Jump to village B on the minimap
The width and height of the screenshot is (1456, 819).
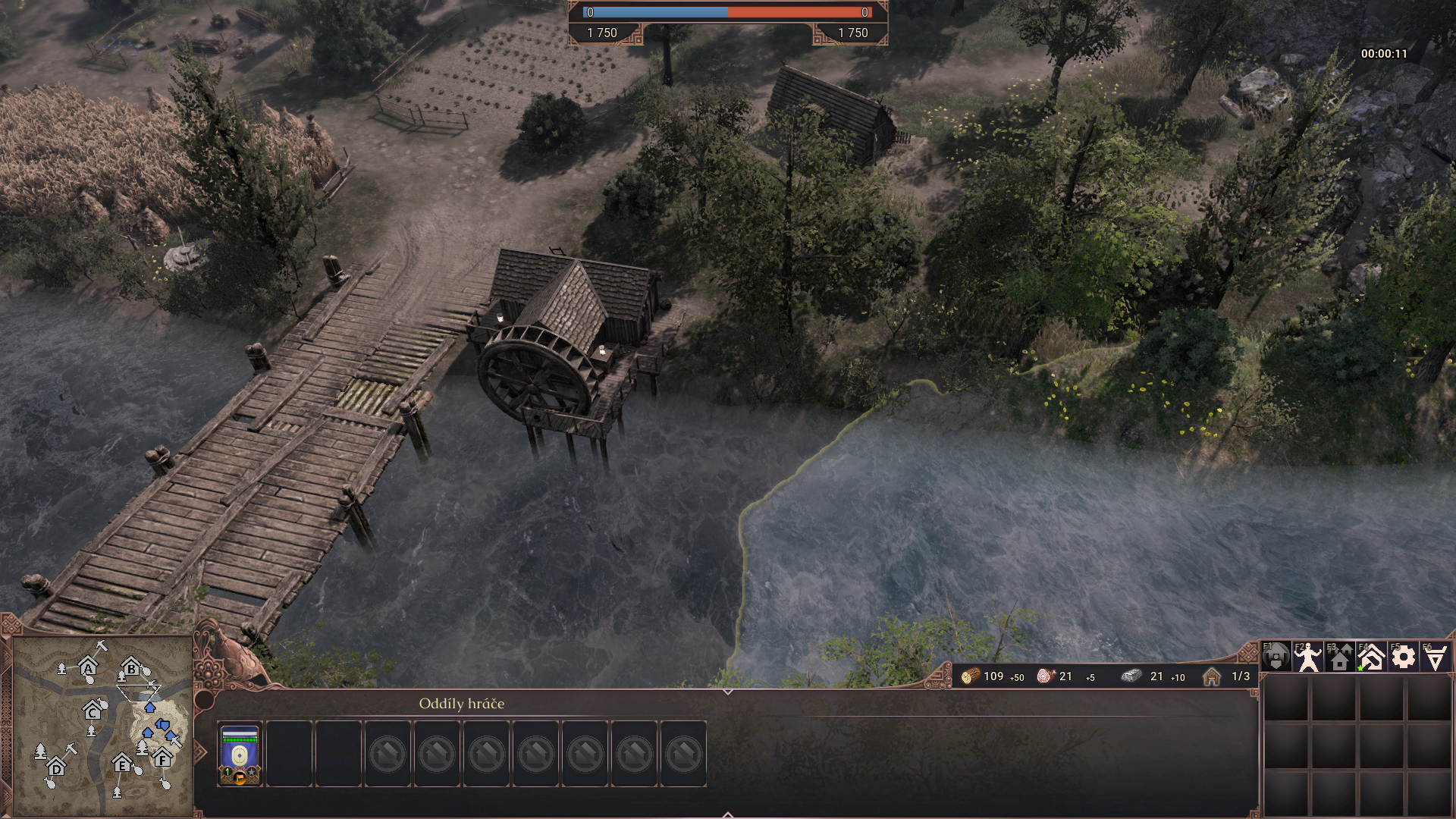pyautogui.click(x=131, y=669)
